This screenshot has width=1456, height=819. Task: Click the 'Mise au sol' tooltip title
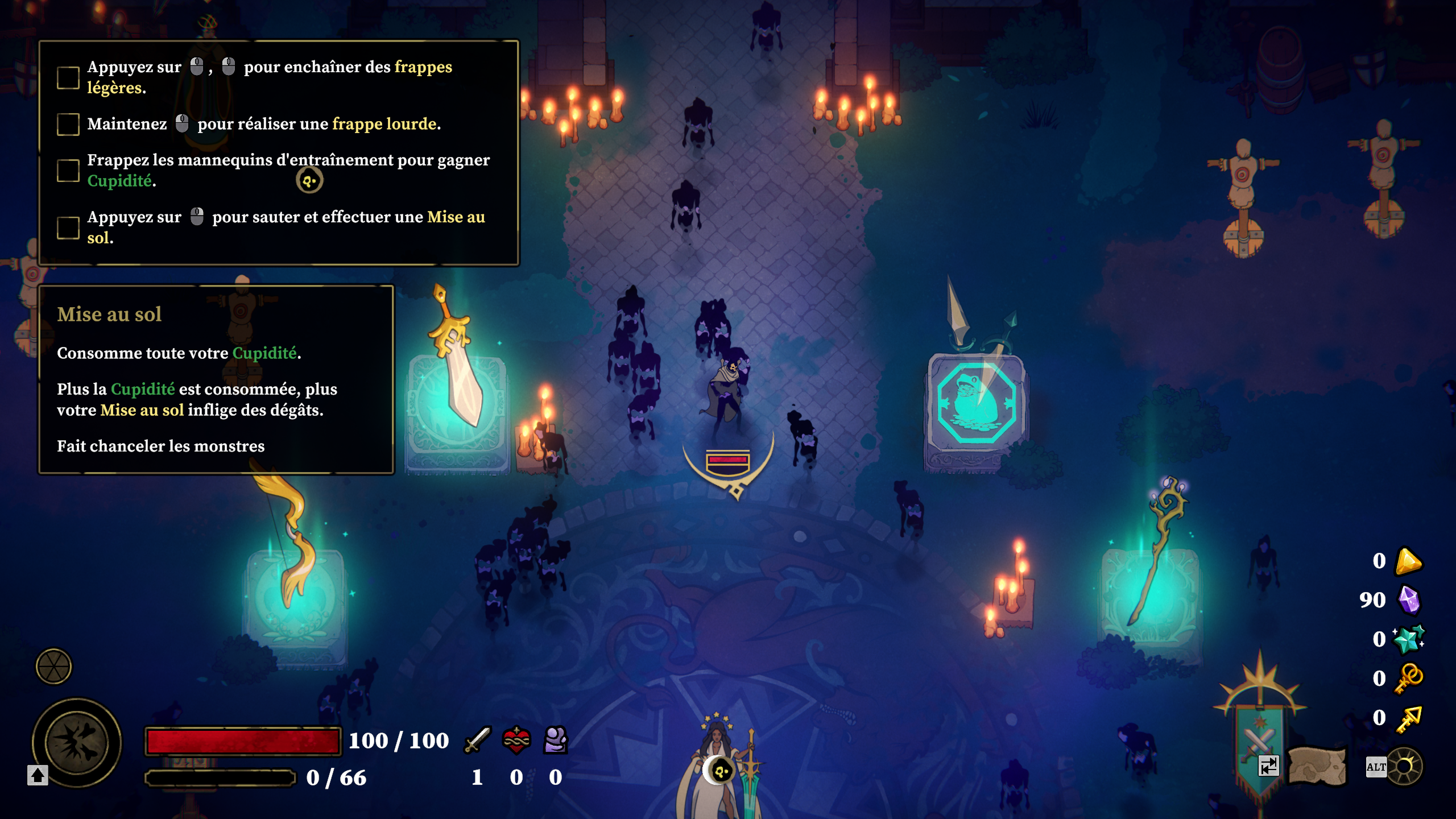tap(109, 315)
